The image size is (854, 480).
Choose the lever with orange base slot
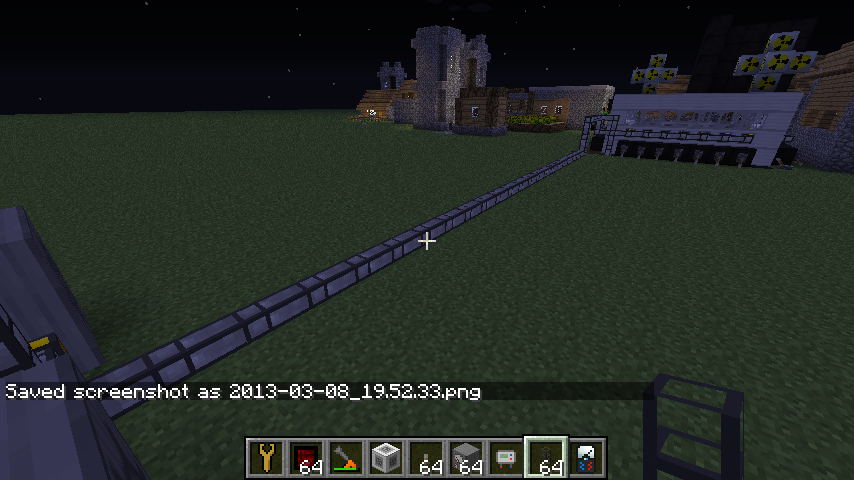click(x=346, y=459)
